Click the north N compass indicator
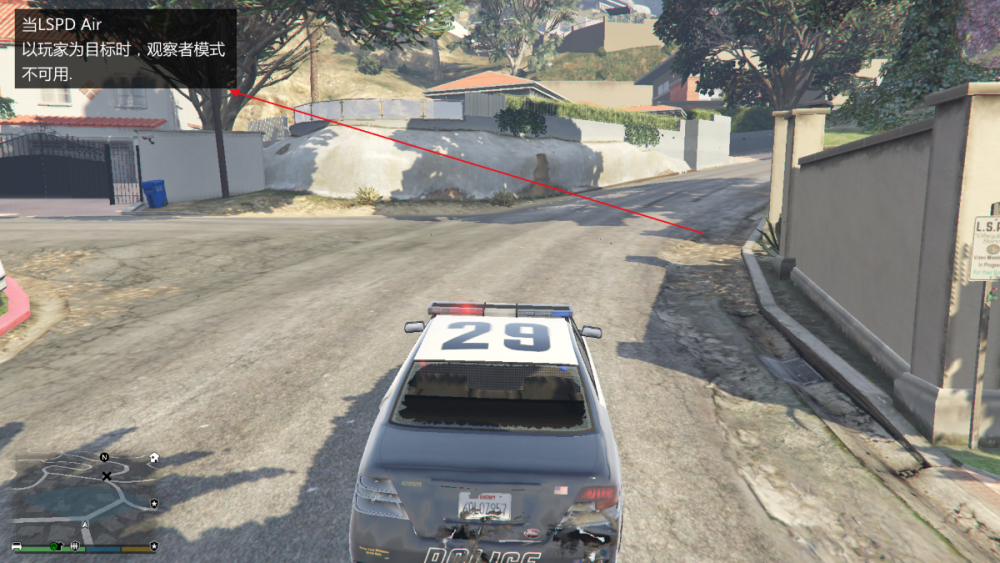The image size is (1000, 563). [104, 457]
